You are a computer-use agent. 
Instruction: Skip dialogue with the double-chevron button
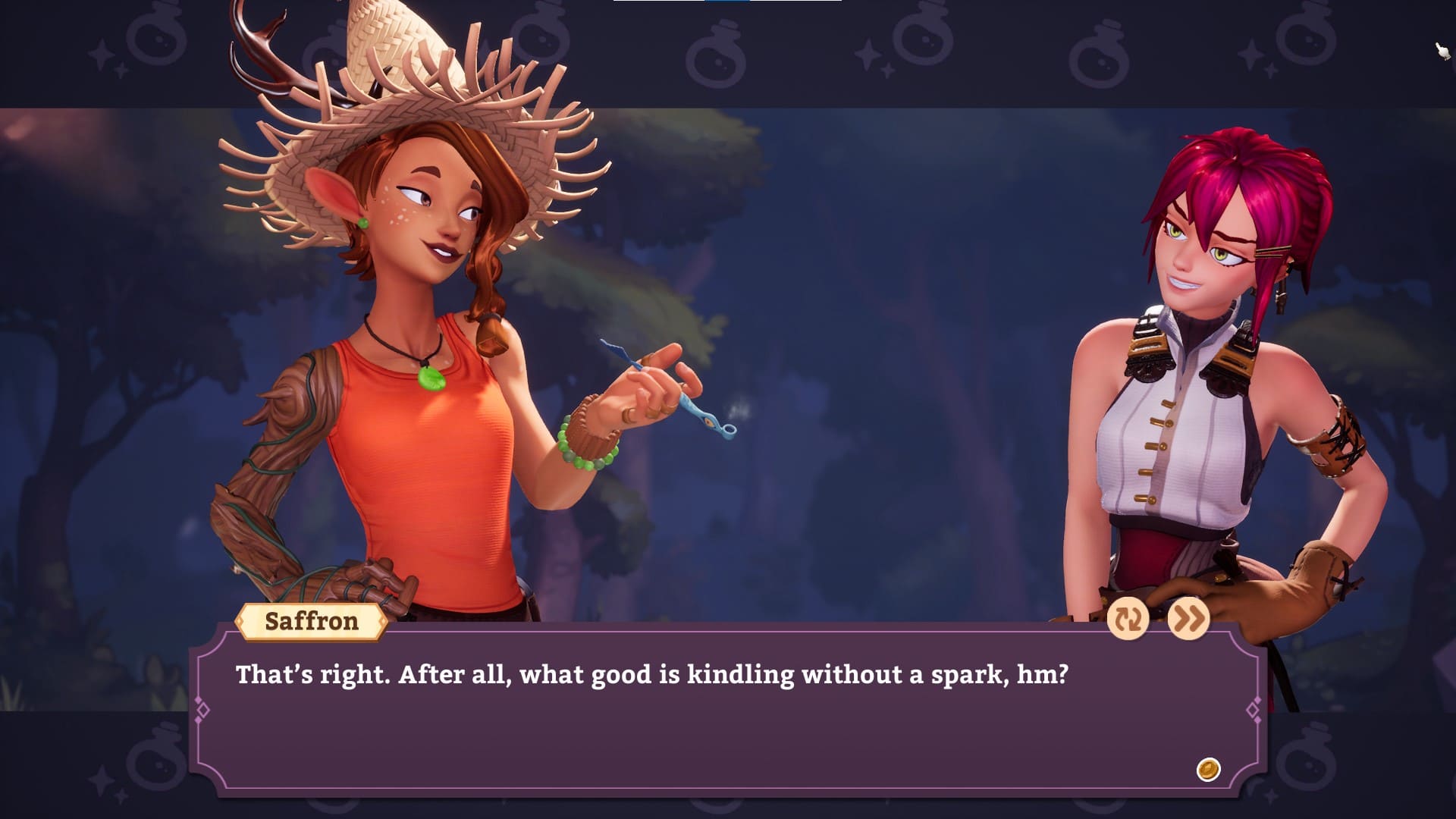[x=1188, y=619]
